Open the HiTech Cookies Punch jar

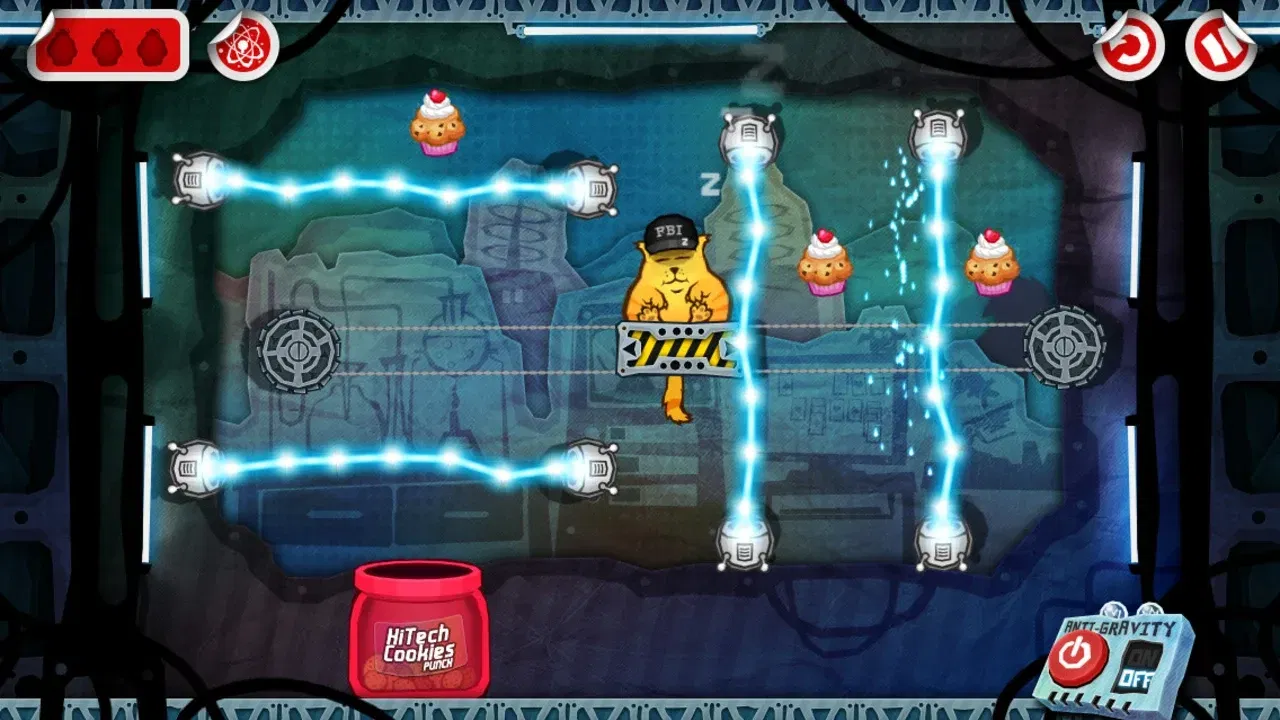[x=420, y=640]
